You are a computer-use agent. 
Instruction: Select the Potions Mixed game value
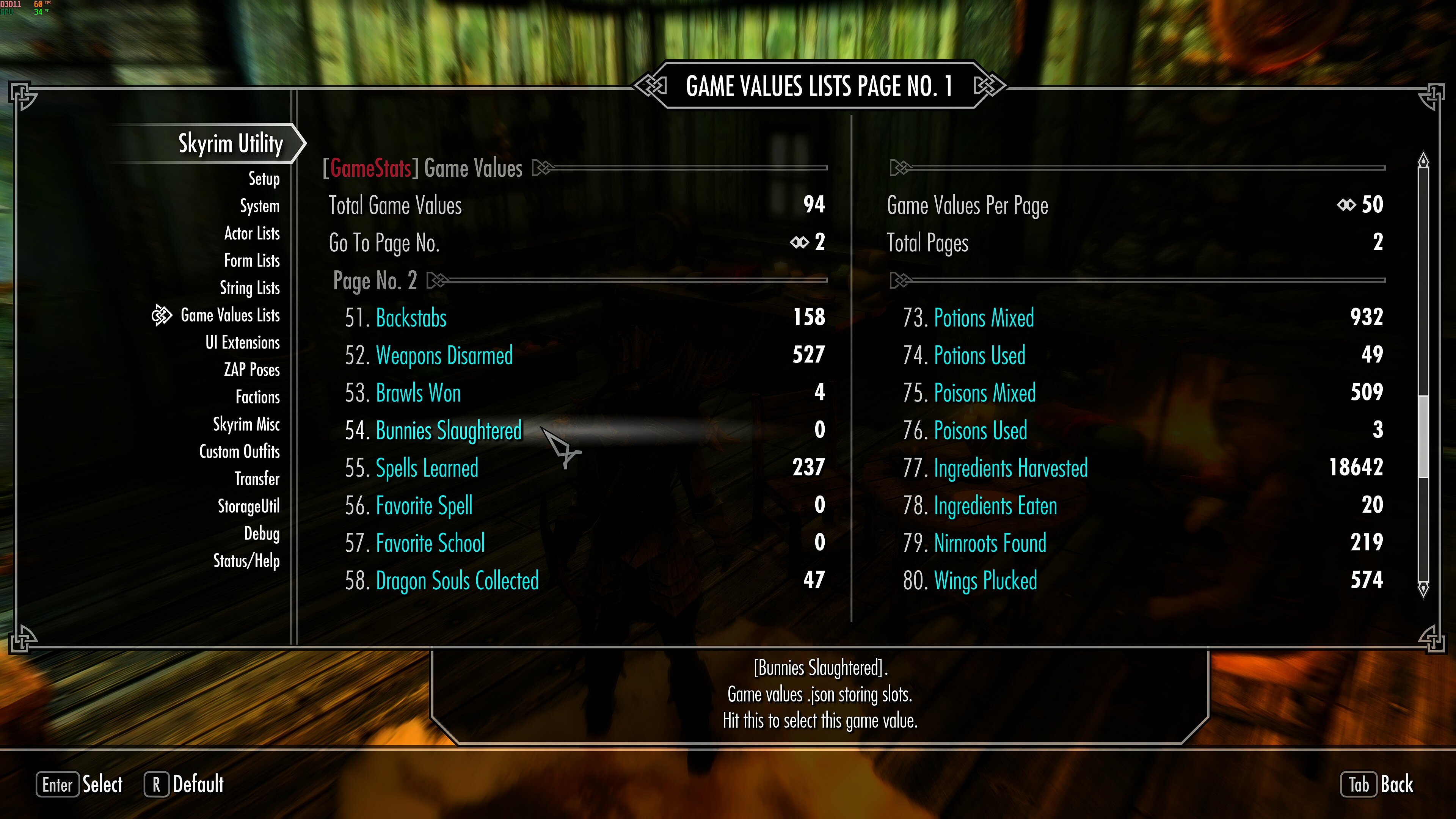(x=984, y=318)
